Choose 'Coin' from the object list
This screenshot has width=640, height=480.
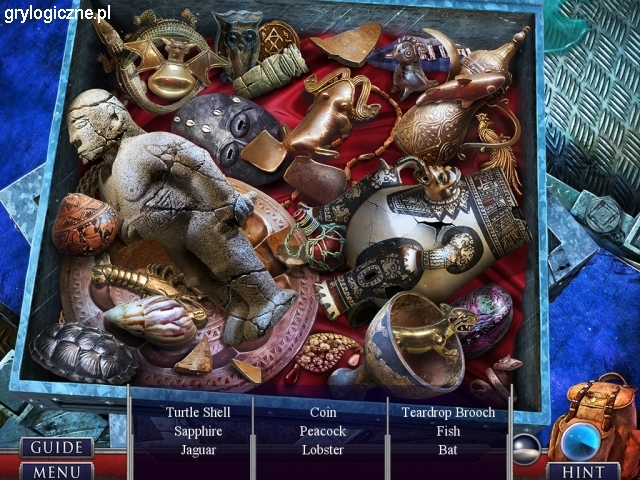323,412
